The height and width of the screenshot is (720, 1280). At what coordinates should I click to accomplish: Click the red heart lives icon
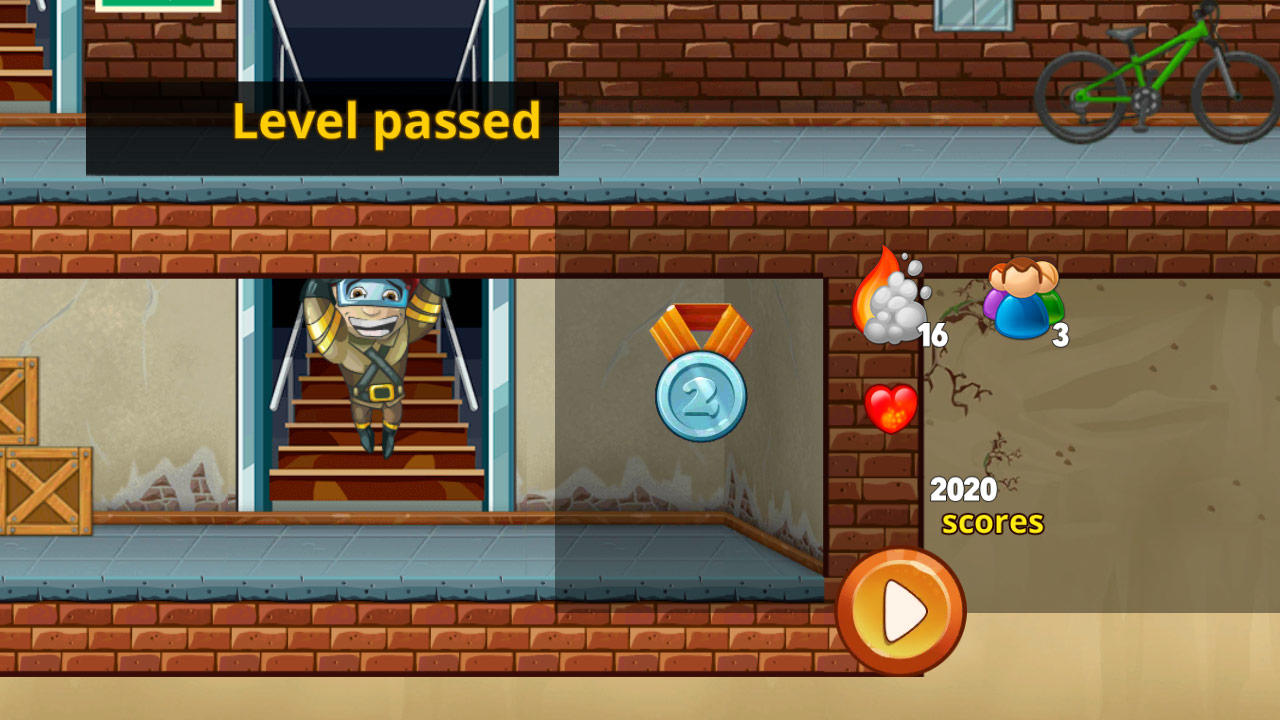[x=890, y=408]
